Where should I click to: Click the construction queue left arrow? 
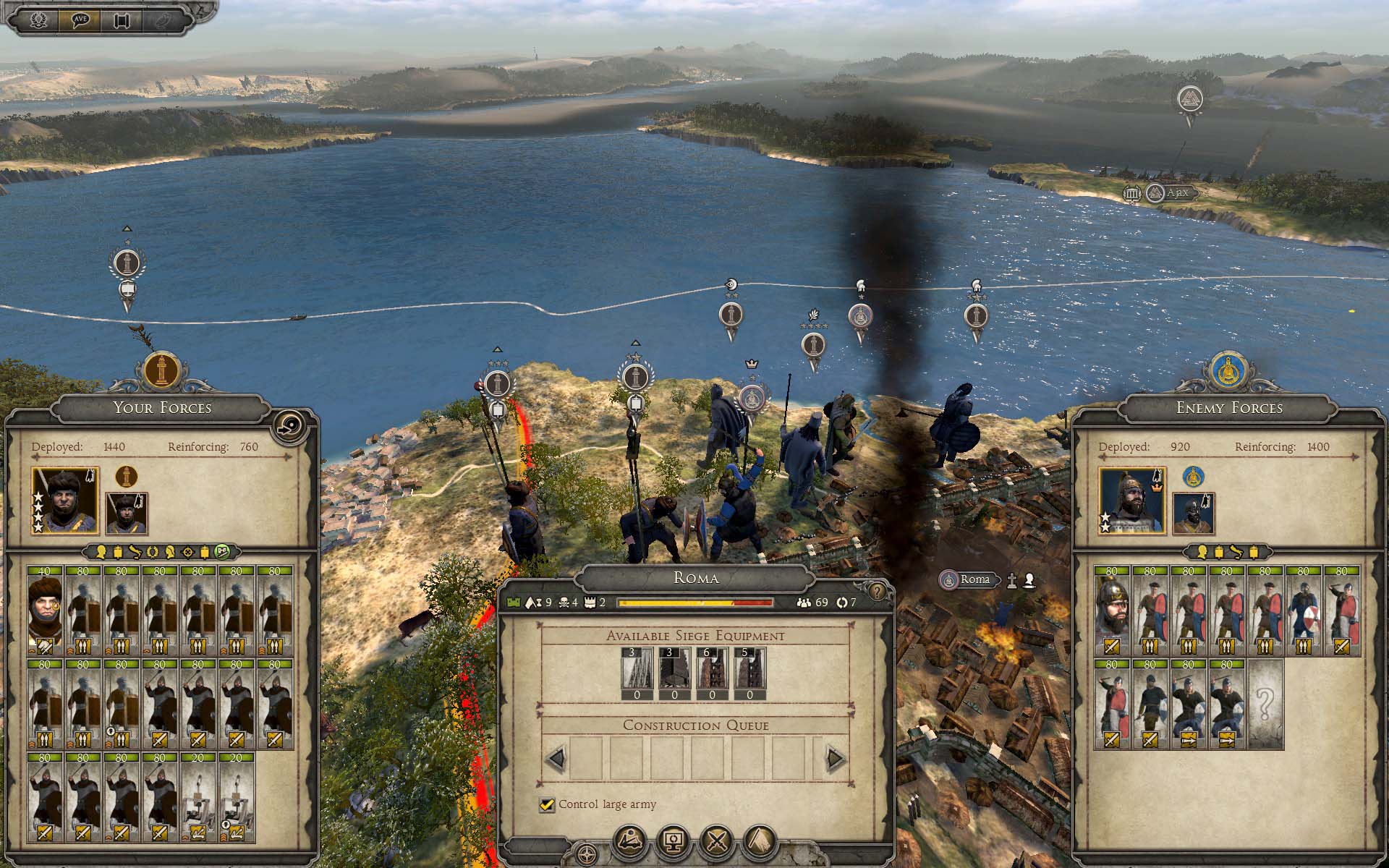point(556,759)
